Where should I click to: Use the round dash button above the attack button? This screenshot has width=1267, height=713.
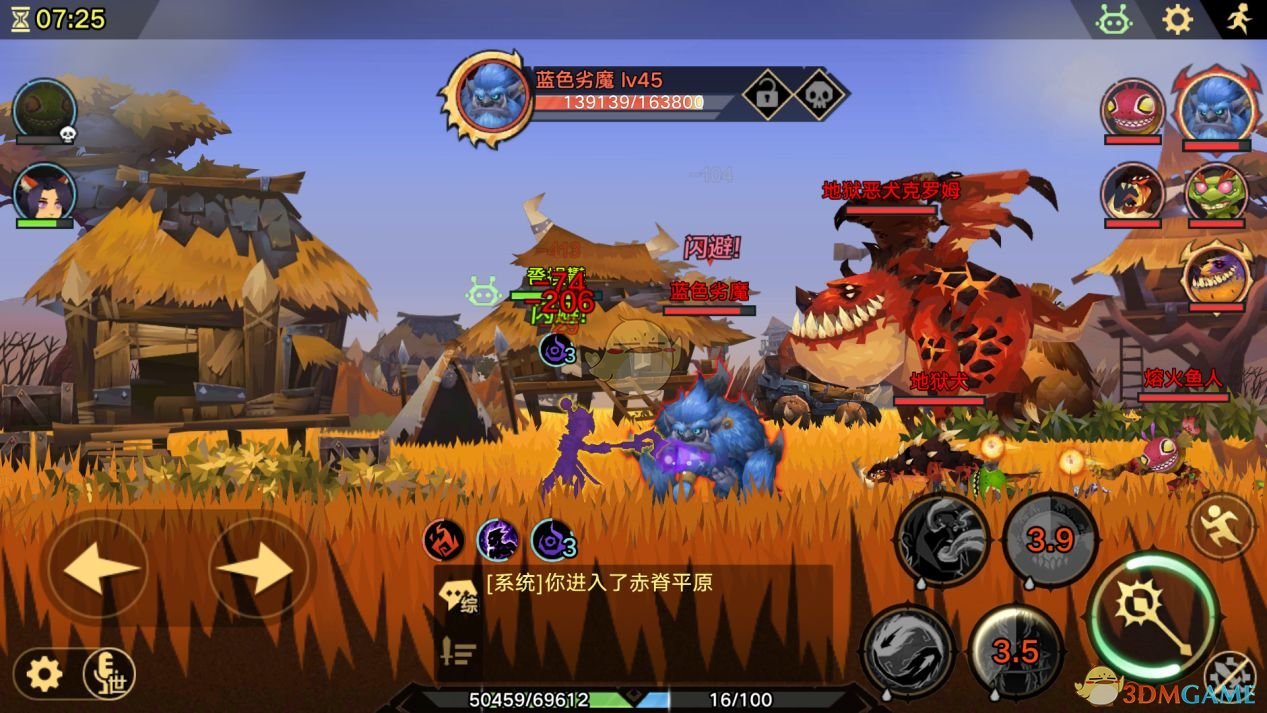pos(1221,525)
